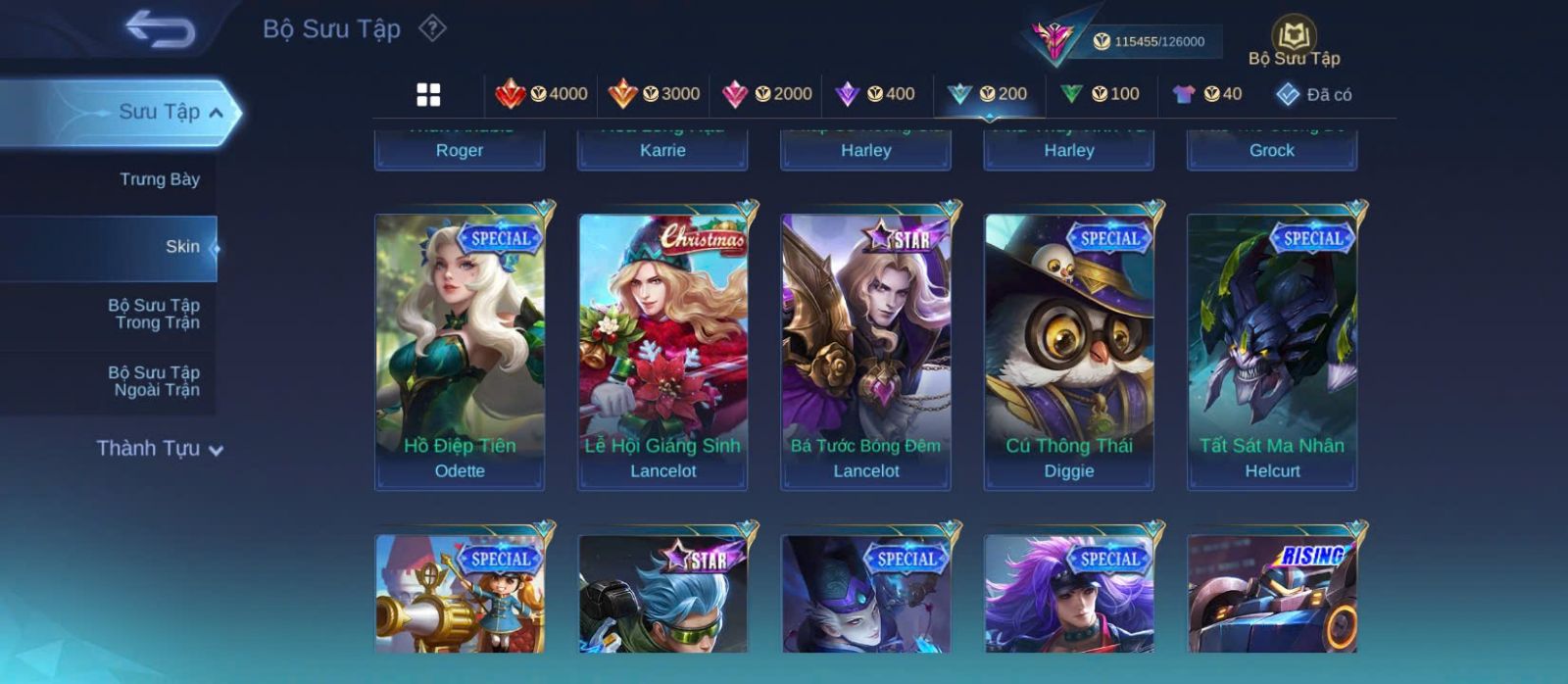
Task: Select Odette's Hồ Điệp Tiên skin card
Action: (x=460, y=351)
